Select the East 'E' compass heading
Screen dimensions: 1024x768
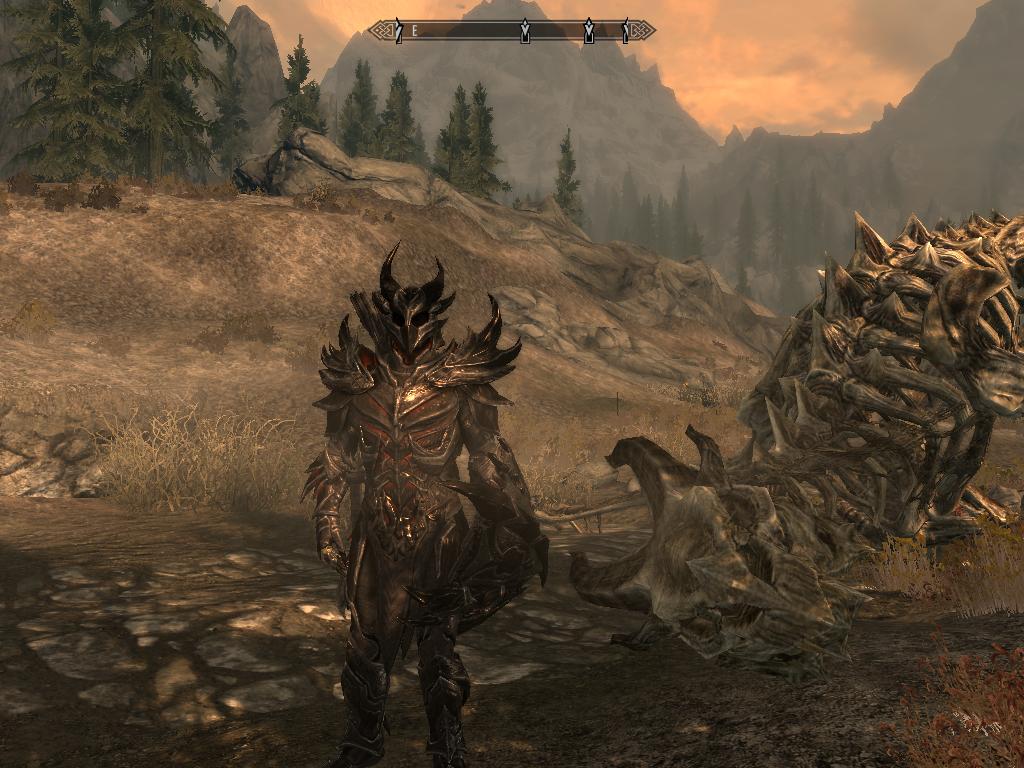(x=416, y=31)
